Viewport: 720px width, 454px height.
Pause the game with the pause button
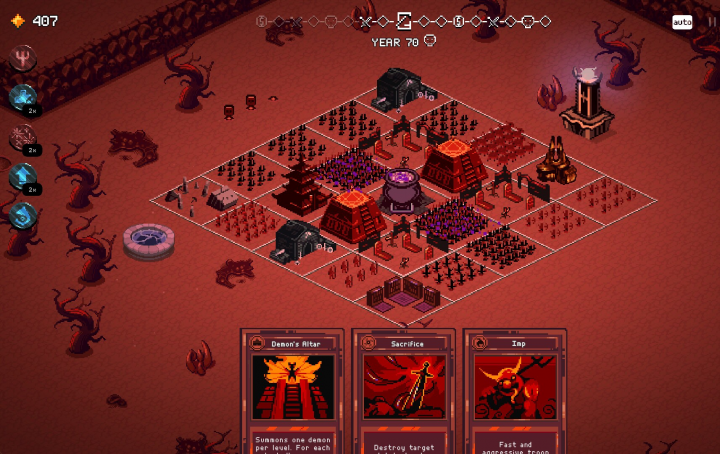(708, 22)
